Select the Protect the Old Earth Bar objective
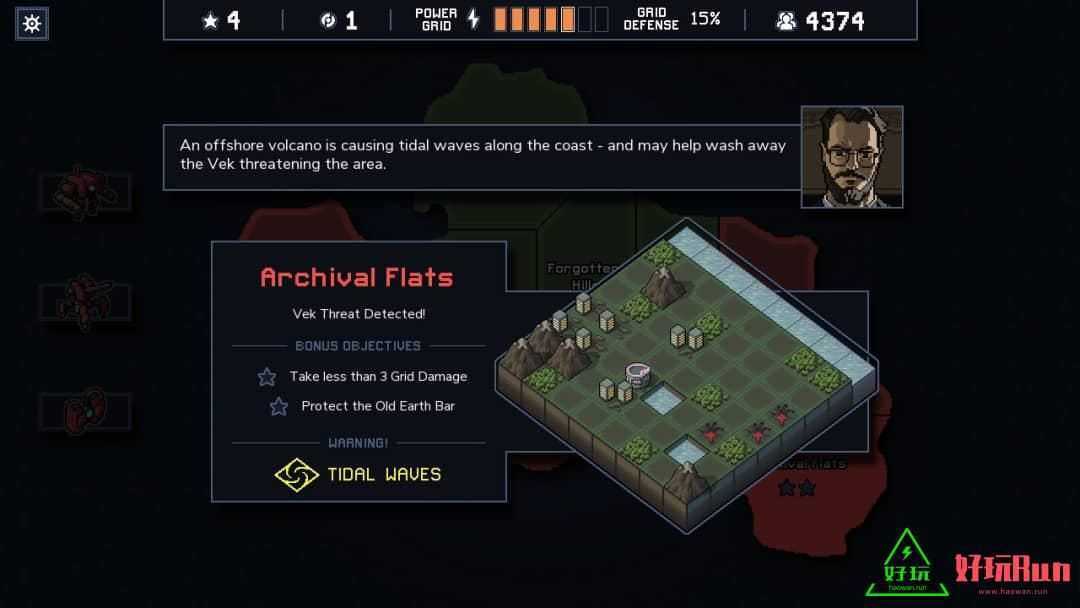The height and width of the screenshot is (608, 1080). coord(377,406)
